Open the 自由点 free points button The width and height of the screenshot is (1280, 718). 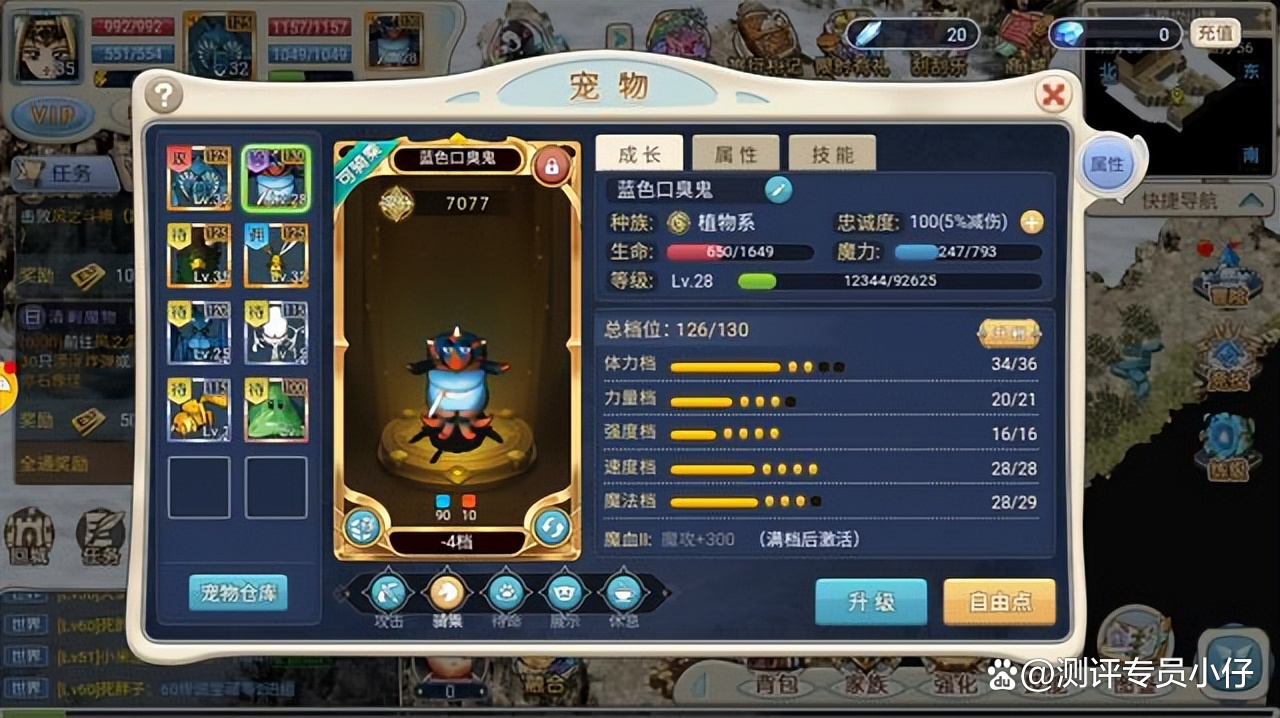998,602
